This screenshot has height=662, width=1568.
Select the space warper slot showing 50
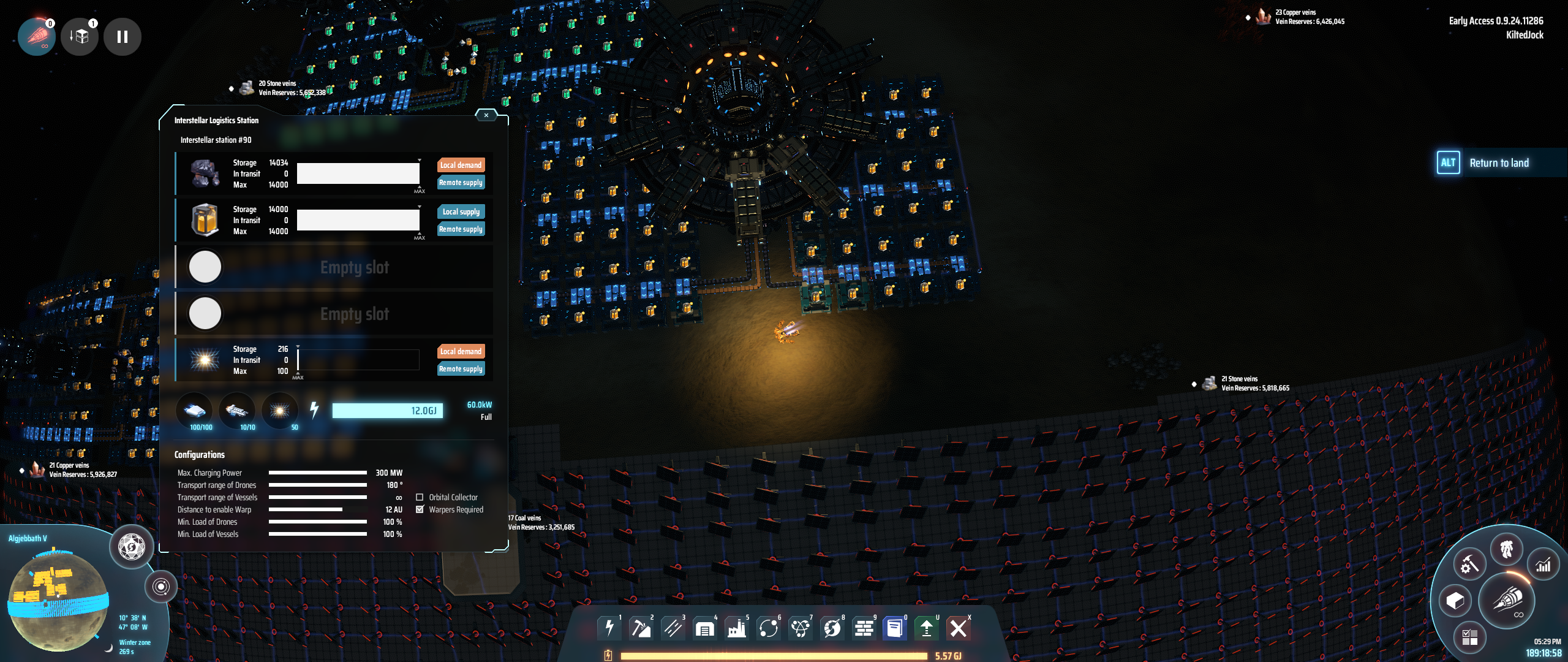point(280,411)
